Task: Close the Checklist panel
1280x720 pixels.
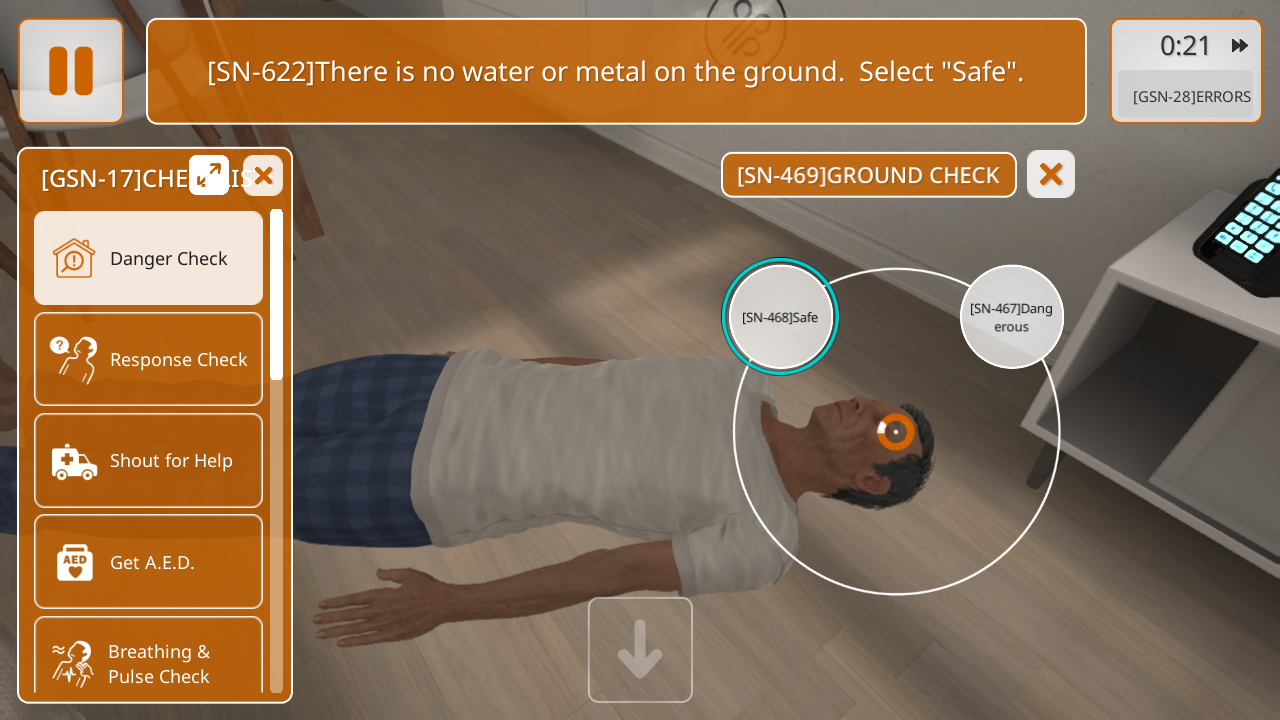Action: 263,176
